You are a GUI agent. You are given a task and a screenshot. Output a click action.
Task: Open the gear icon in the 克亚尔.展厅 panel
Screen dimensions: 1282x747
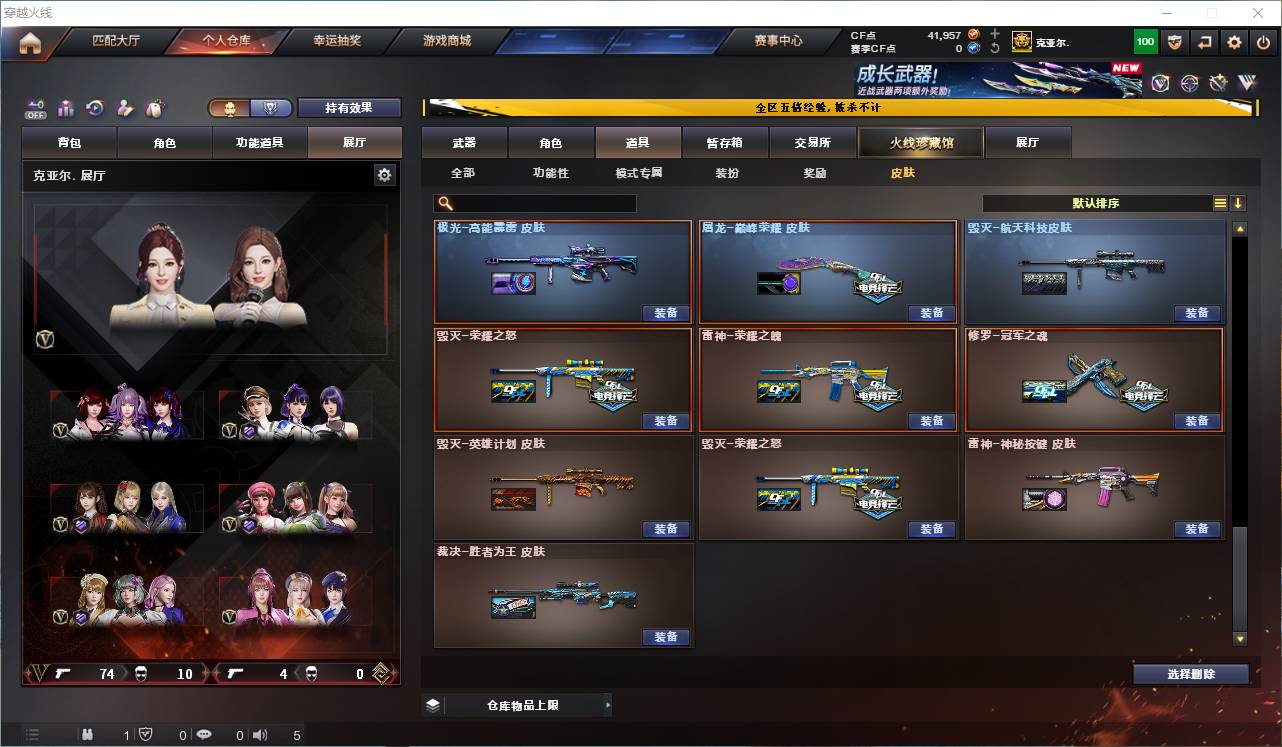[x=385, y=174]
